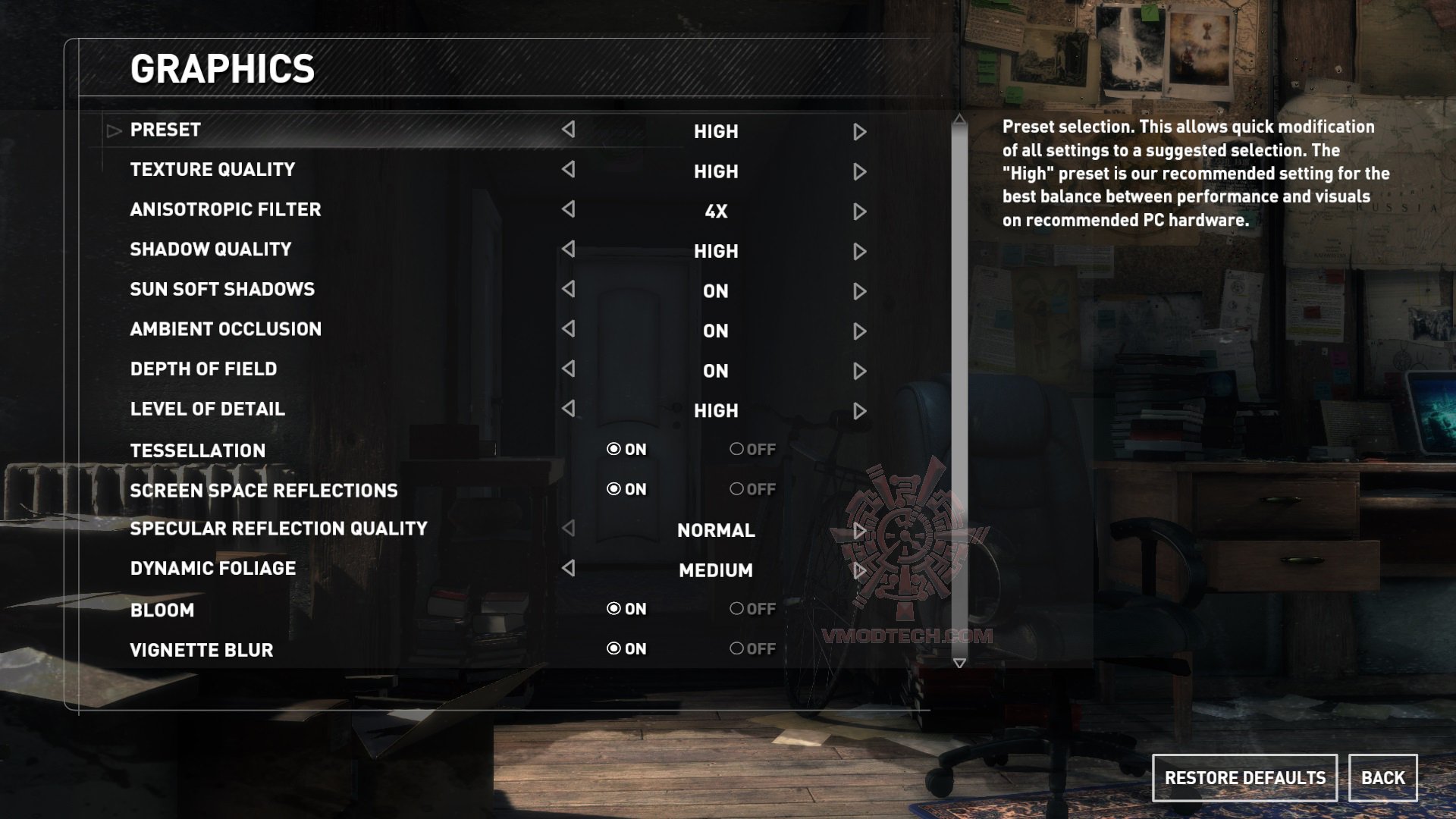Click the Back button
The image size is (1456, 819).
[1382, 778]
